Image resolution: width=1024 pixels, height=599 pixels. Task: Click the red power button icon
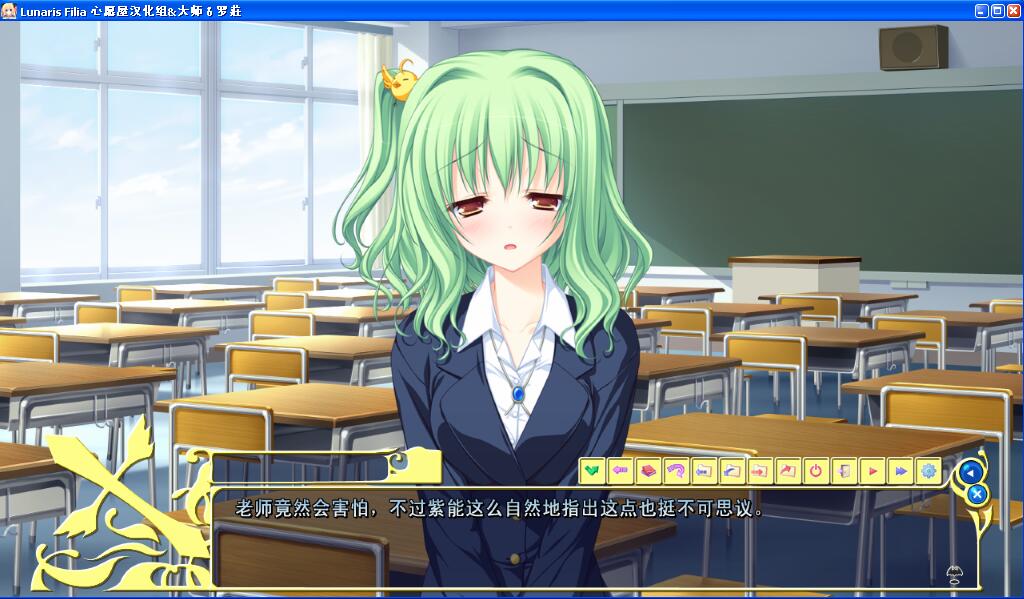pyautogui.click(x=816, y=470)
